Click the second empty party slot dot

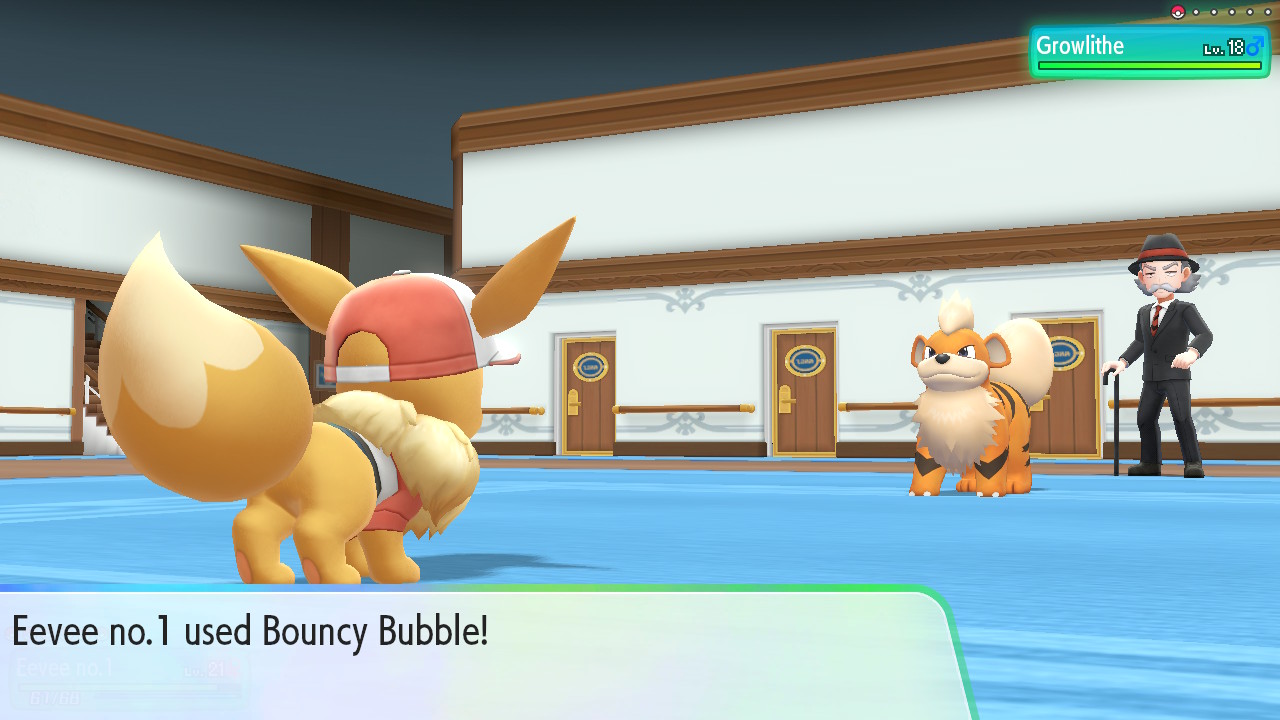[1213, 12]
